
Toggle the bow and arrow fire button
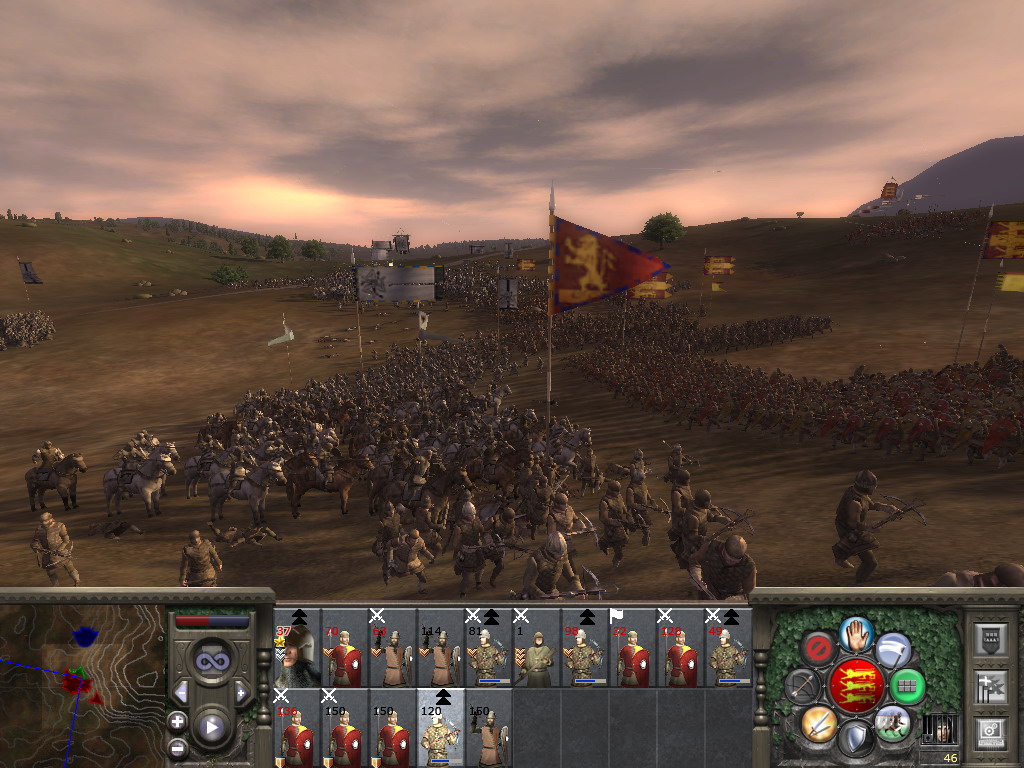(802, 686)
